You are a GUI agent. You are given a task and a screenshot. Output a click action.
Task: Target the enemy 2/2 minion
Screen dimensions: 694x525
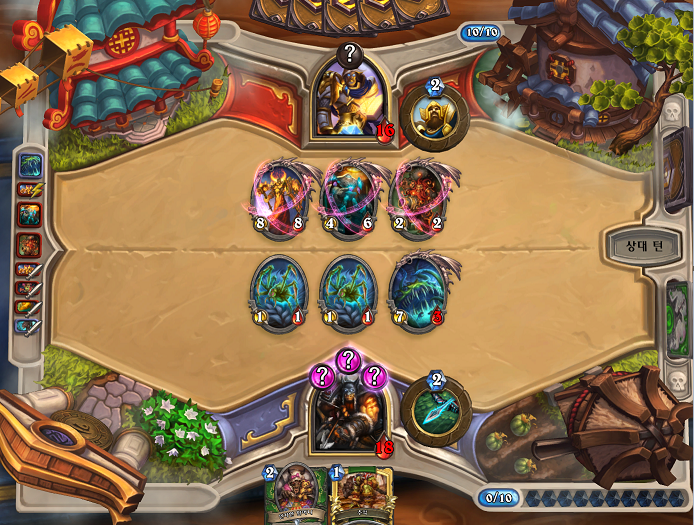417,197
